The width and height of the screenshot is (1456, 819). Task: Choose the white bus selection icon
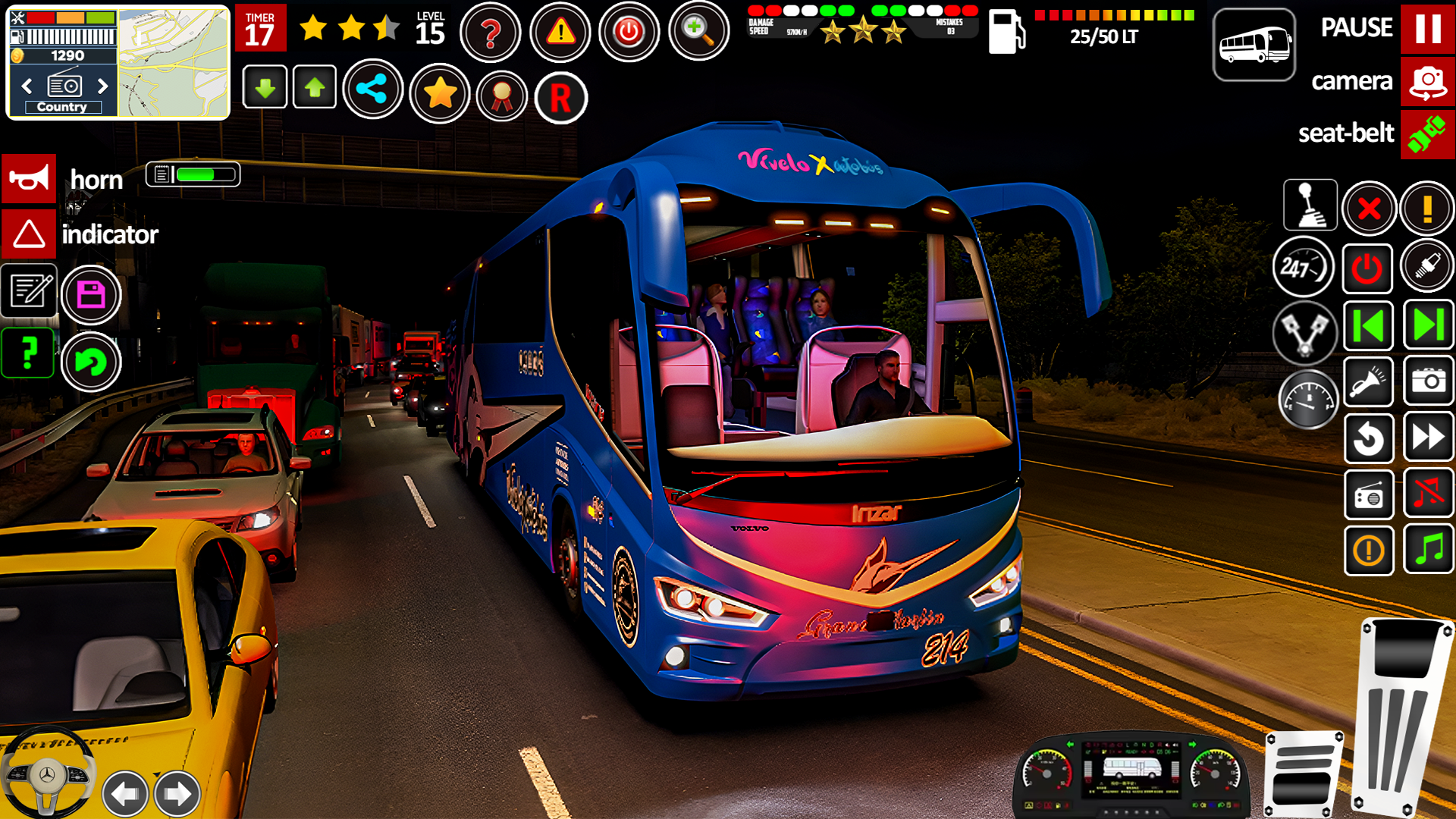(x=1254, y=45)
